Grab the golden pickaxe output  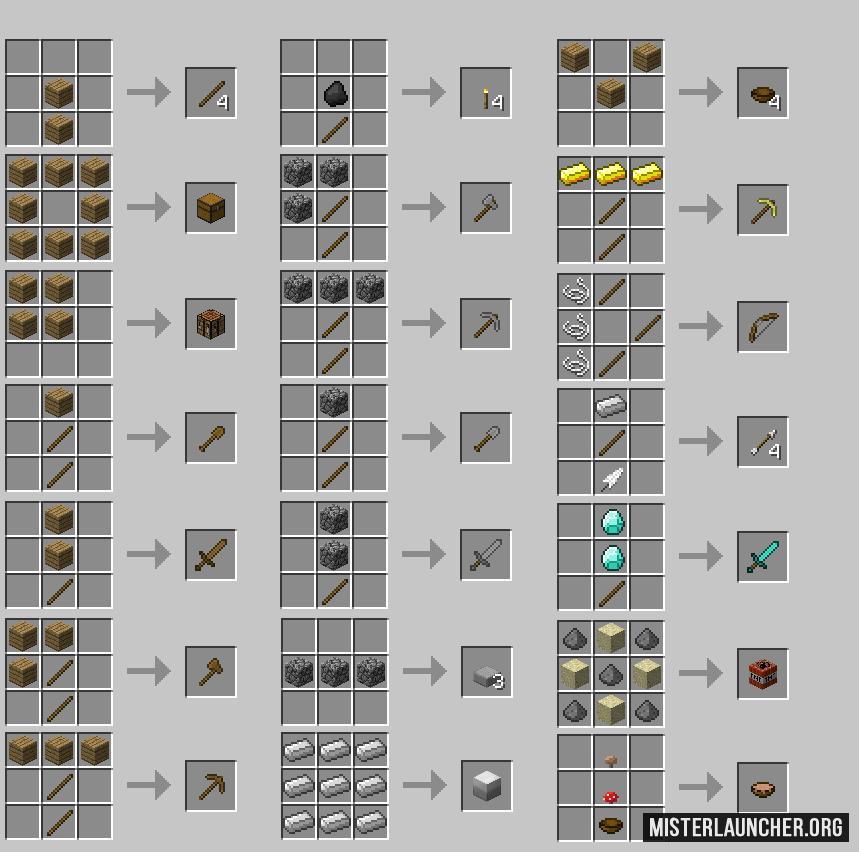763,210
